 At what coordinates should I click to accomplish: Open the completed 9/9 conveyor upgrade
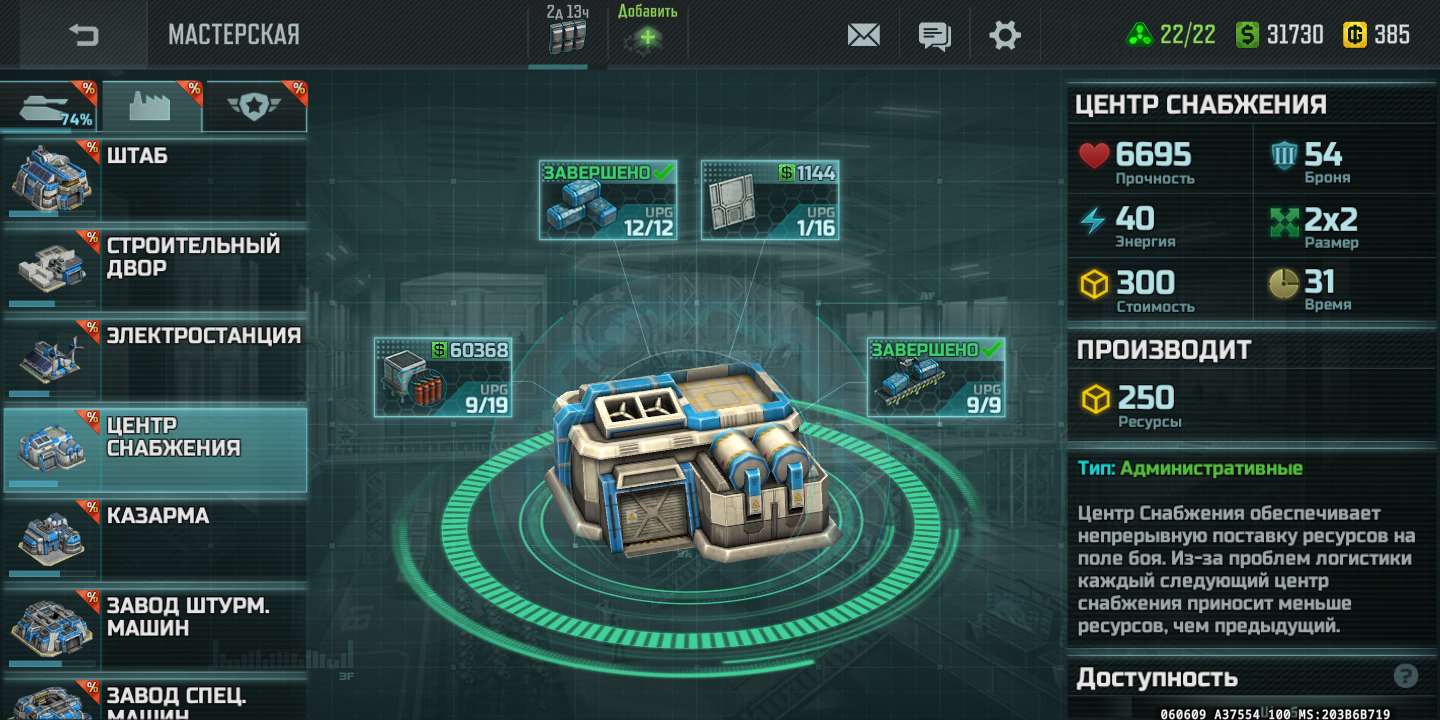click(935, 377)
